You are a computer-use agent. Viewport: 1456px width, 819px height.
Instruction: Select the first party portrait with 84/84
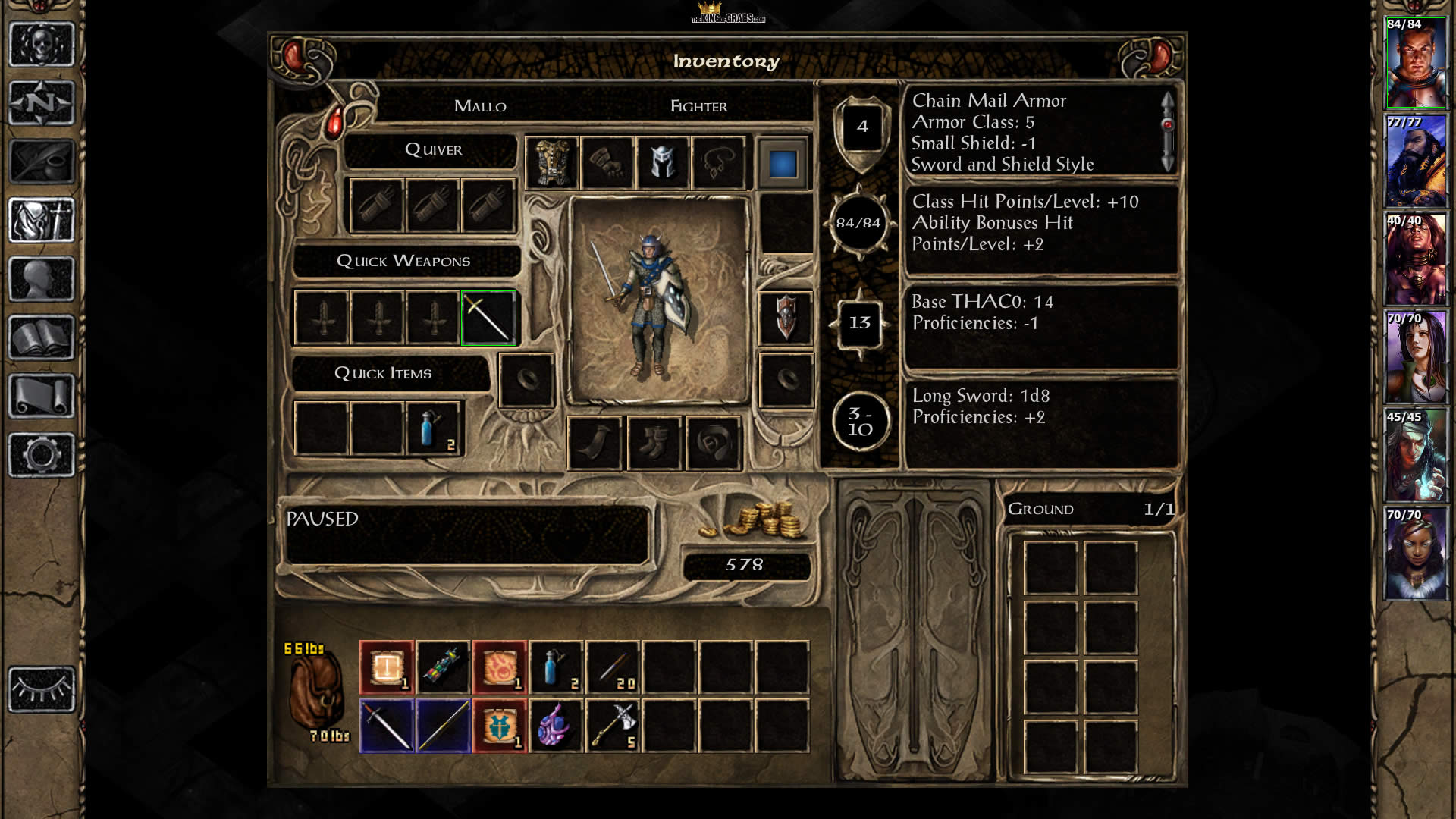point(1415,64)
